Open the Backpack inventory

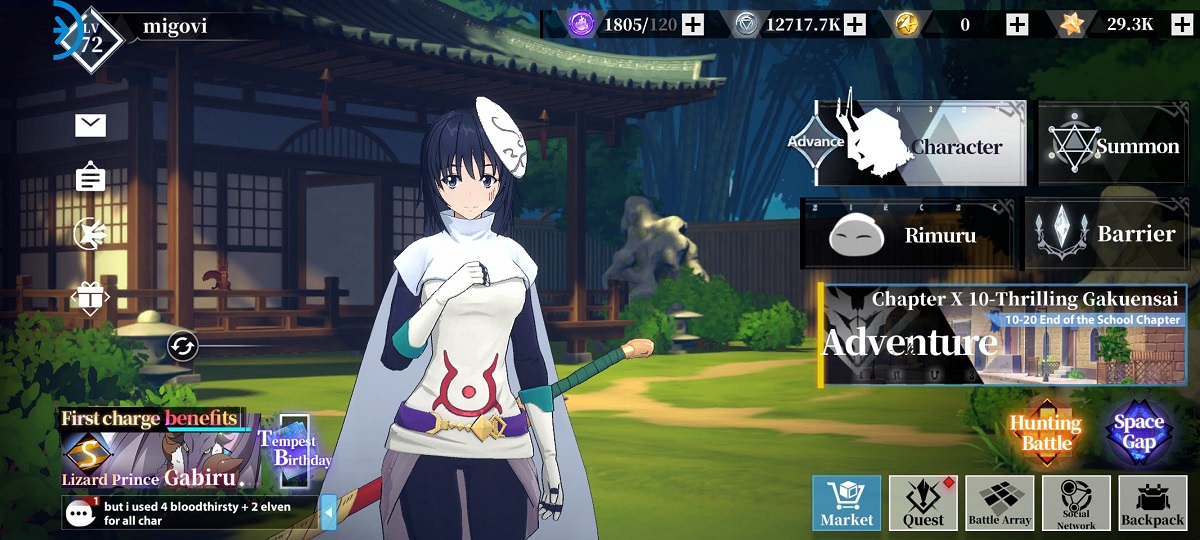[x=1152, y=502]
